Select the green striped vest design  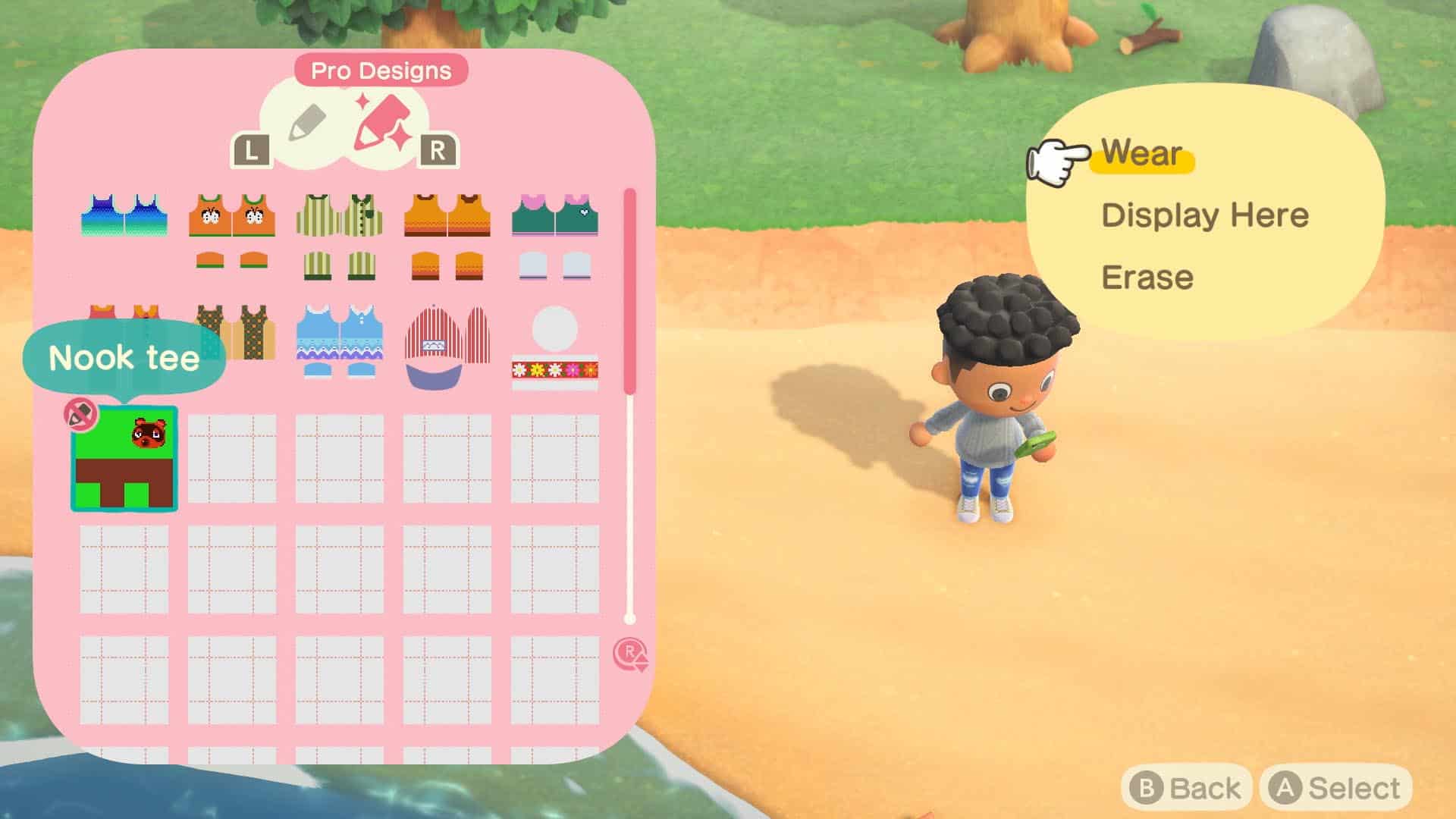pos(339,215)
